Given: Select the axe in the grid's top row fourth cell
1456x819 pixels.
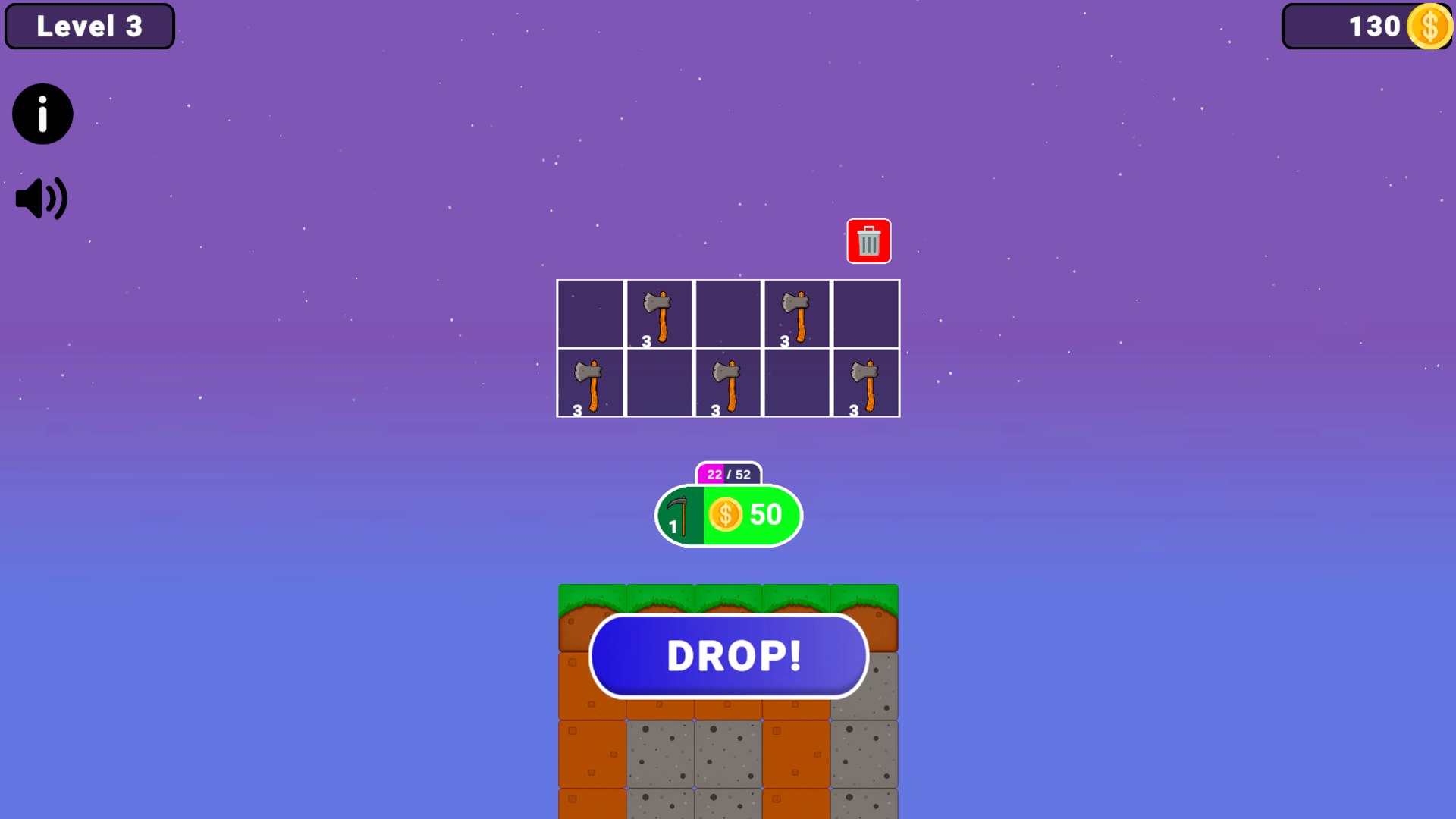Looking at the screenshot, I should 796,313.
